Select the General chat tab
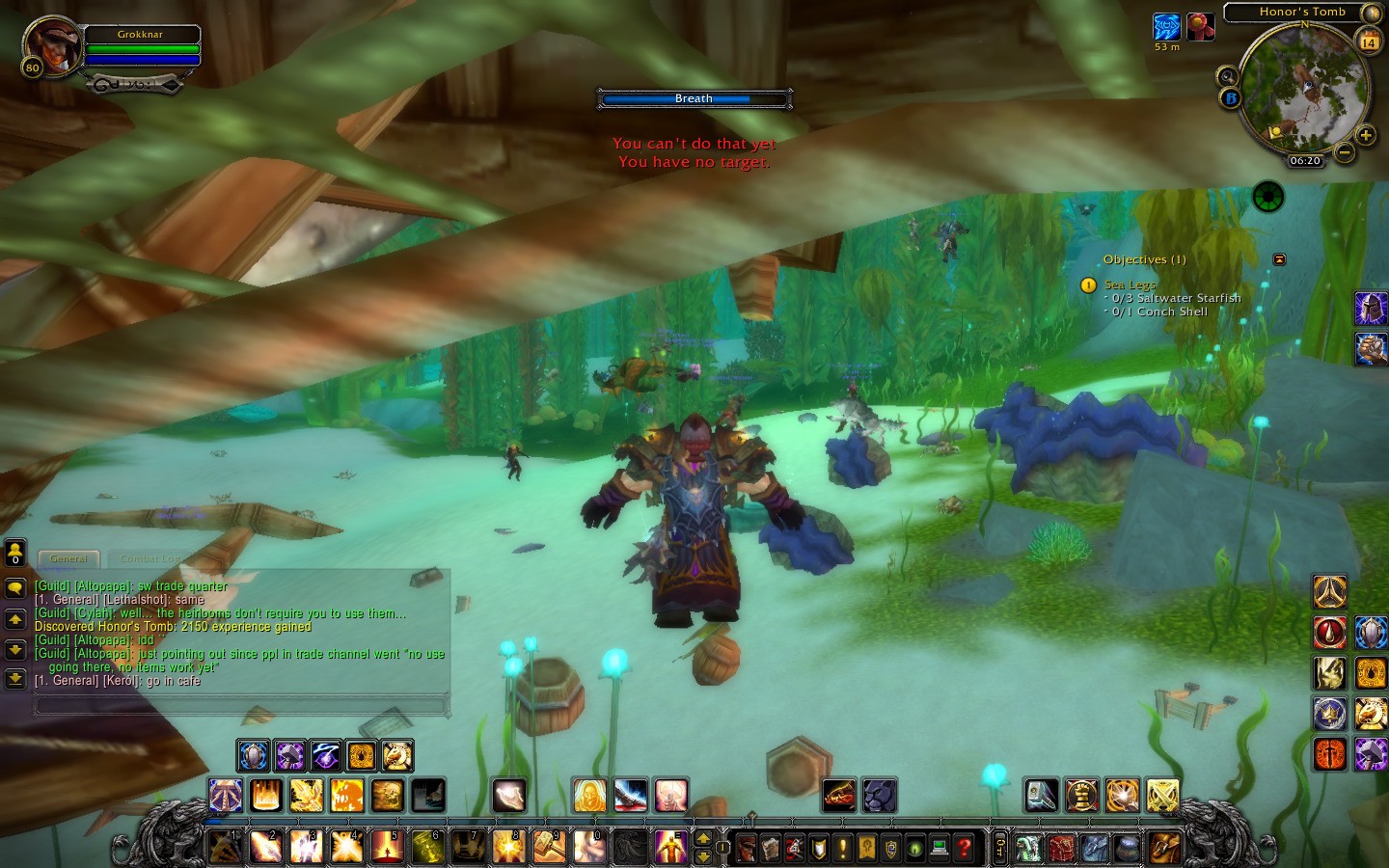The height and width of the screenshot is (868, 1389). click(x=68, y=559)
